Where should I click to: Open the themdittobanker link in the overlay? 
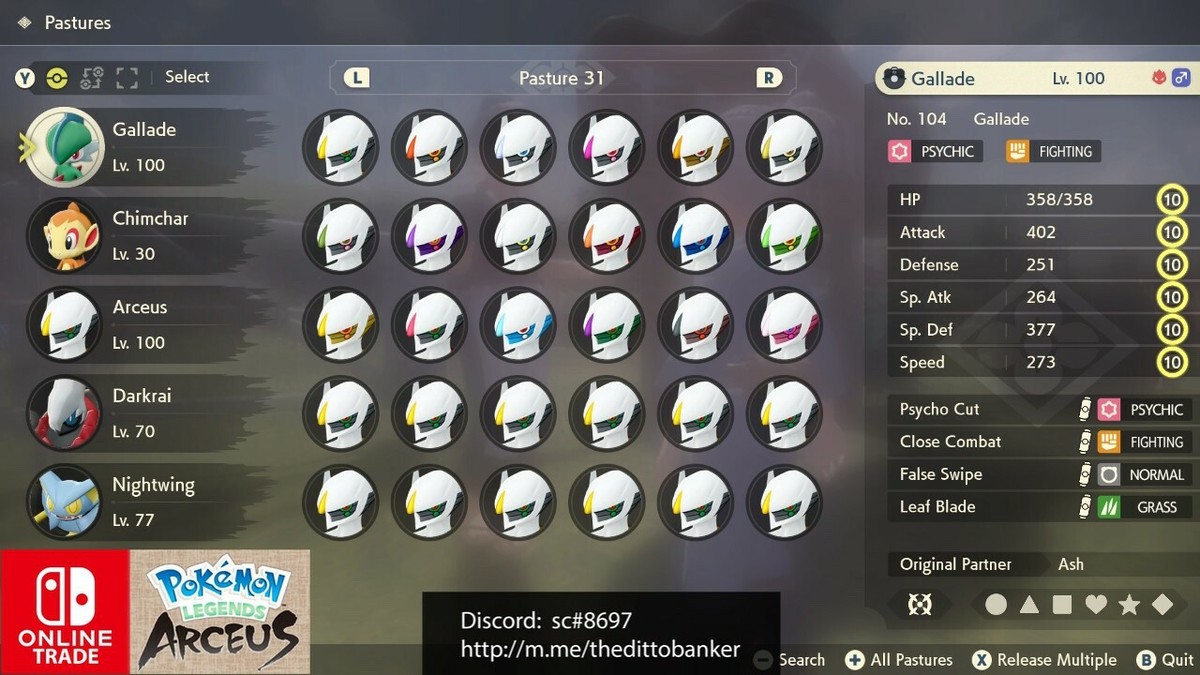click(600, 650)
